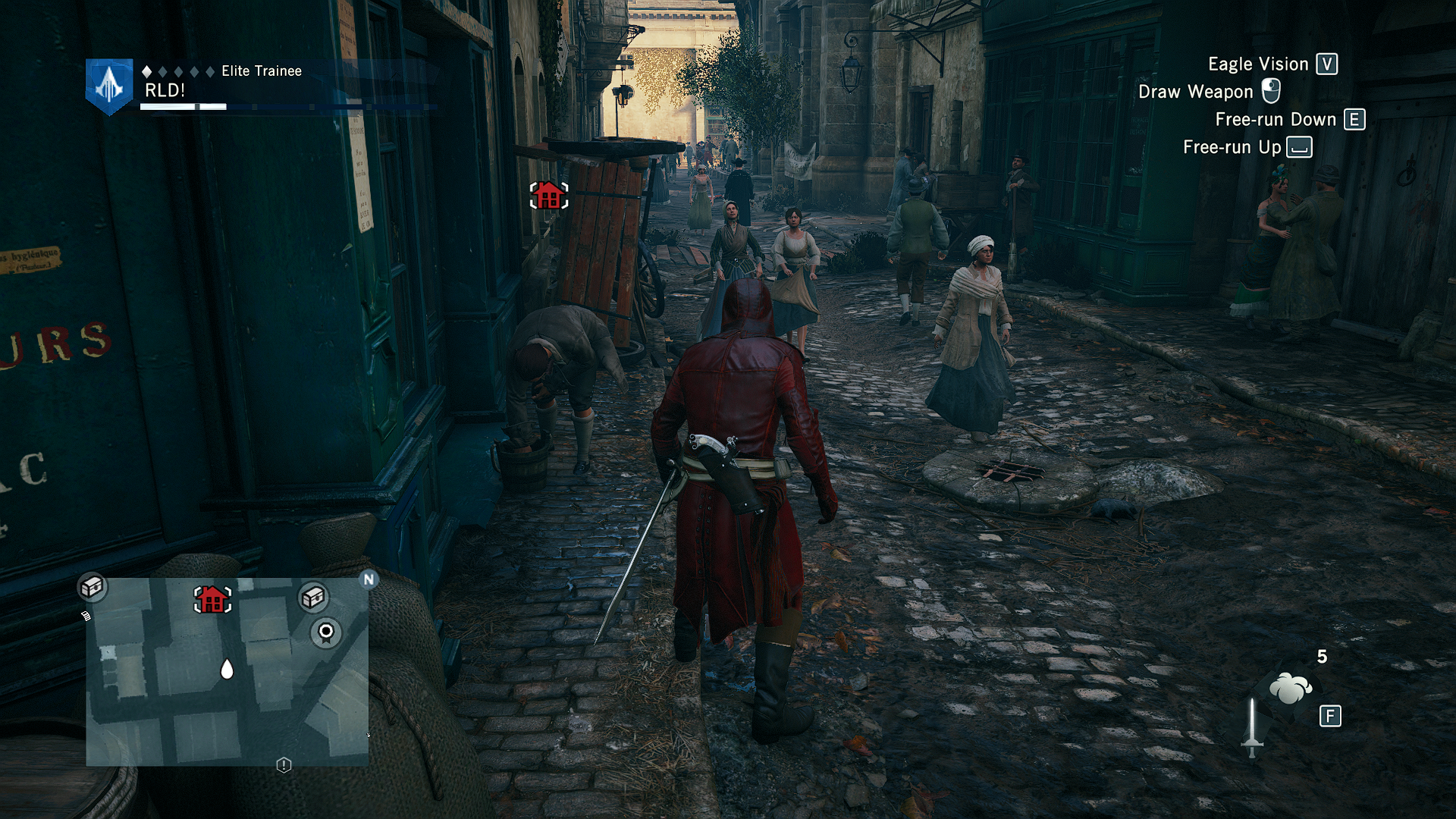Enable Free-run Up via the spacebar prompt
The width and height of the screenshot is (1456, 819).
[x=1298, y=147]
